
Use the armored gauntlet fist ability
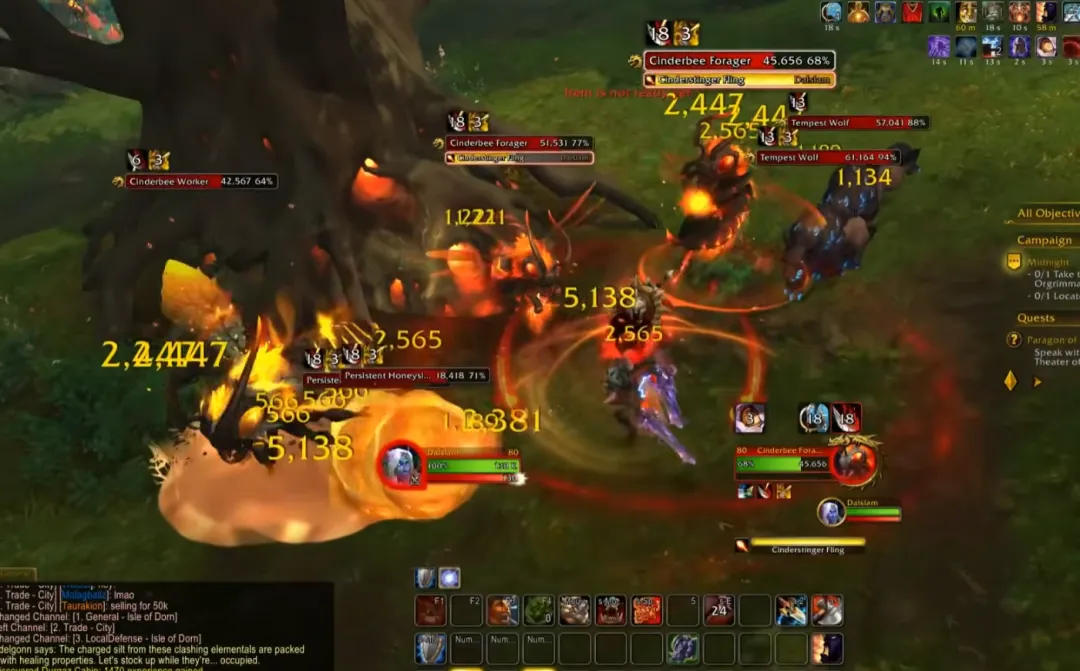[x=575, y=610]
